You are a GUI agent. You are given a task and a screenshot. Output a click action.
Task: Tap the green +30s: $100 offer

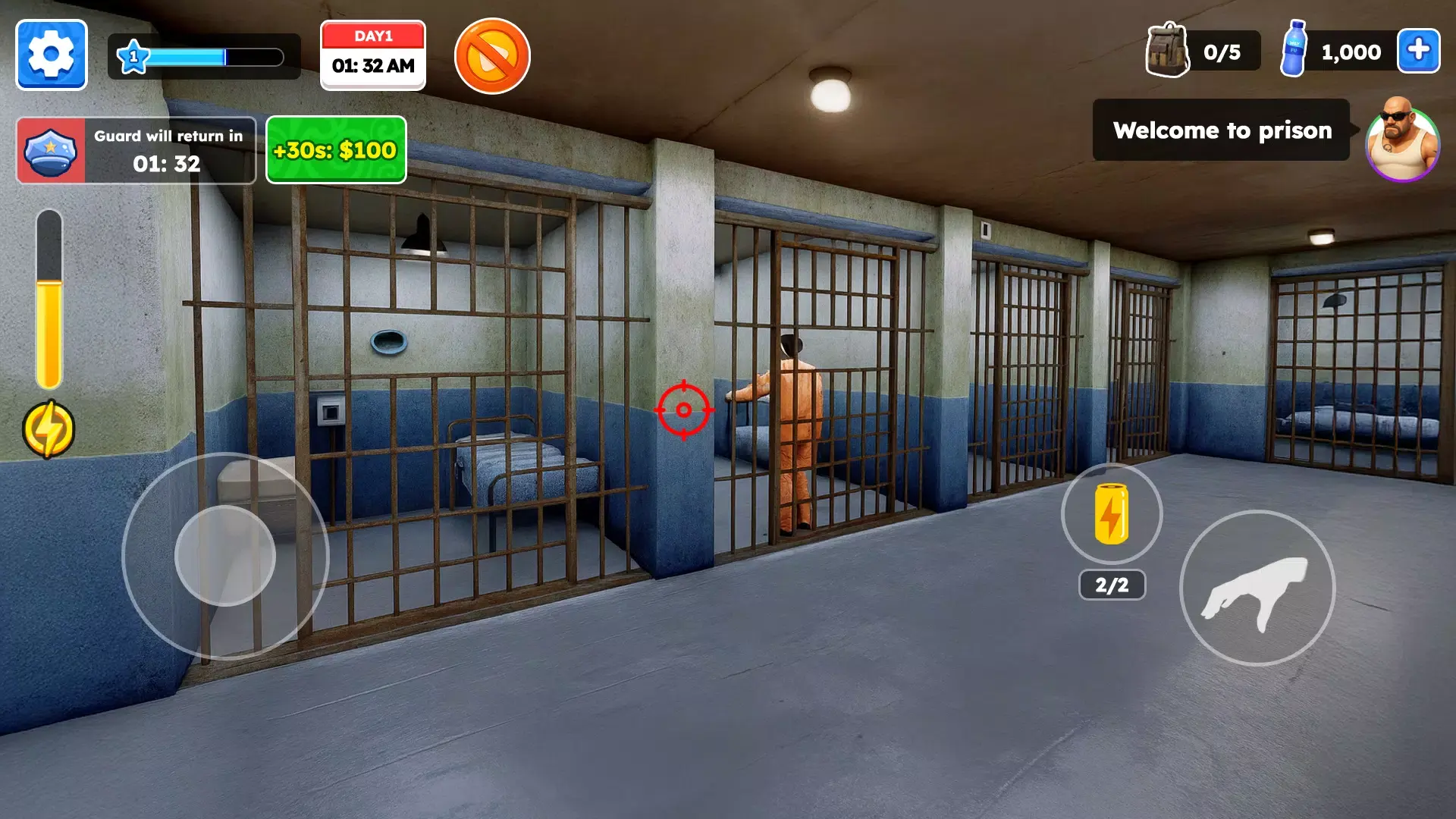coord(335,149)
